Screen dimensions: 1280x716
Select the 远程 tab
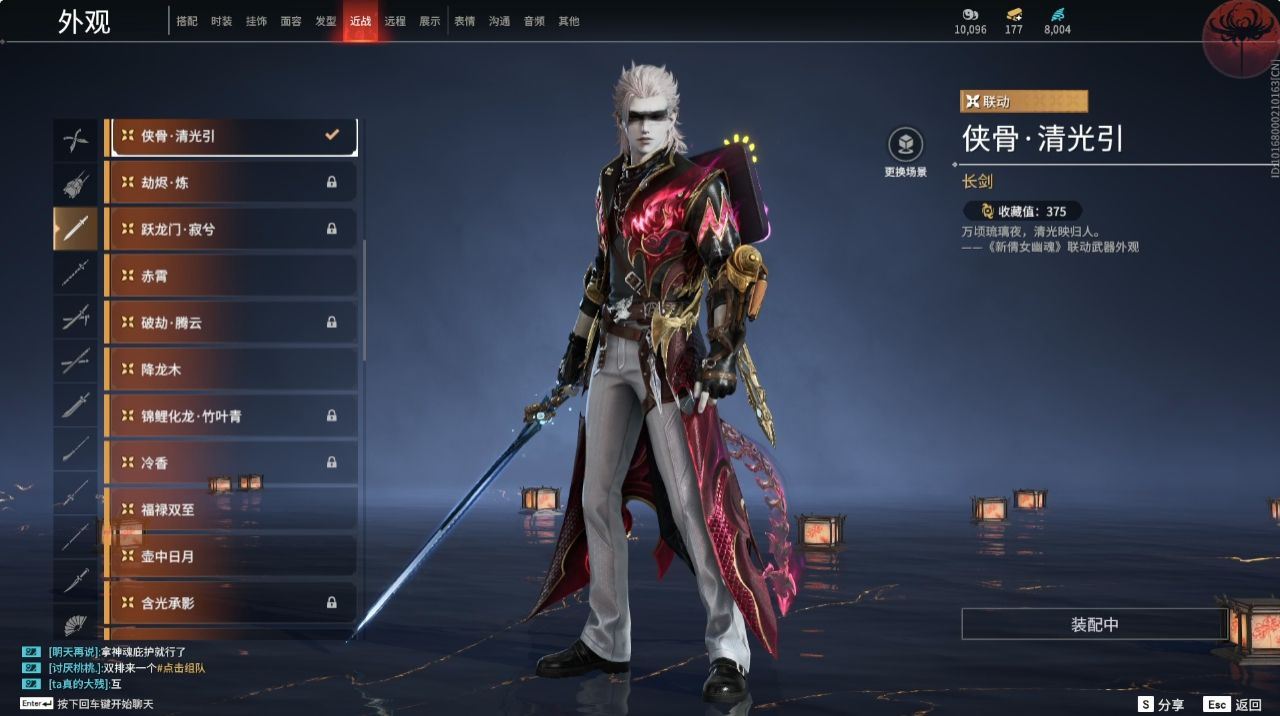(x=395, y=21)
